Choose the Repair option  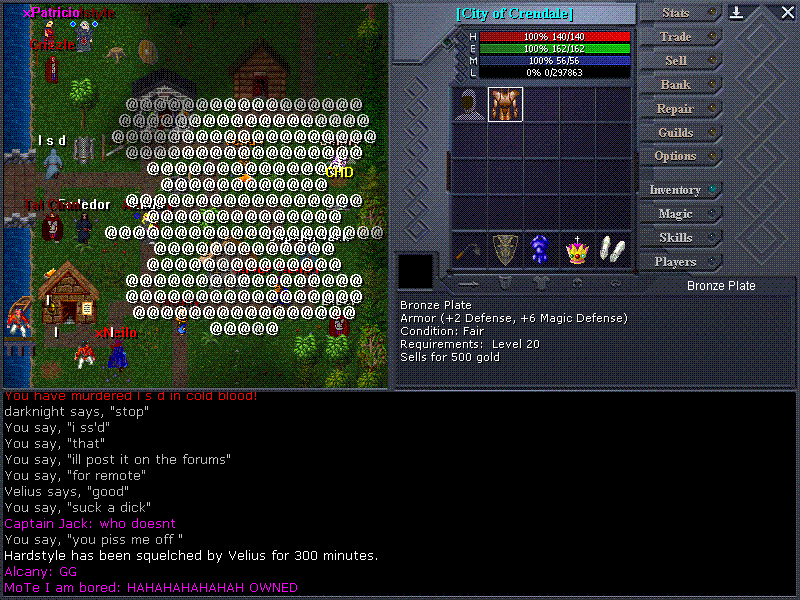[676, 109]
